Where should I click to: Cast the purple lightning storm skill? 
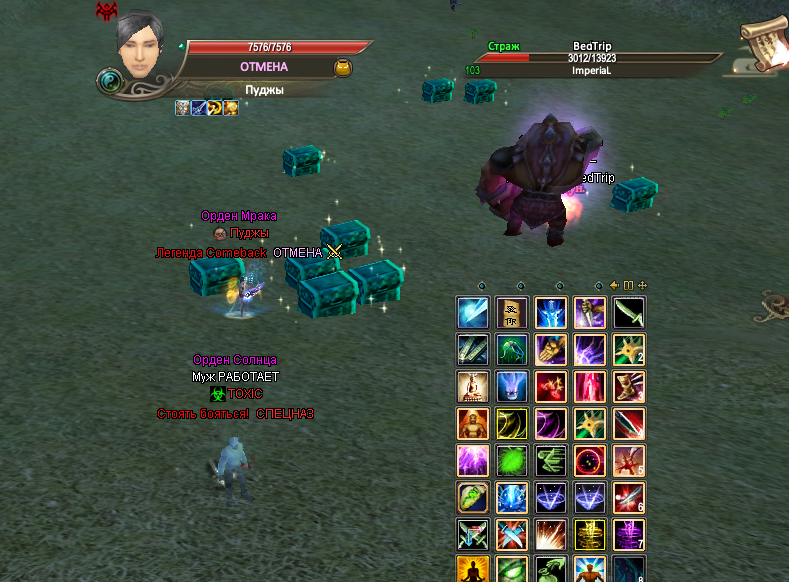coord(472,461)
